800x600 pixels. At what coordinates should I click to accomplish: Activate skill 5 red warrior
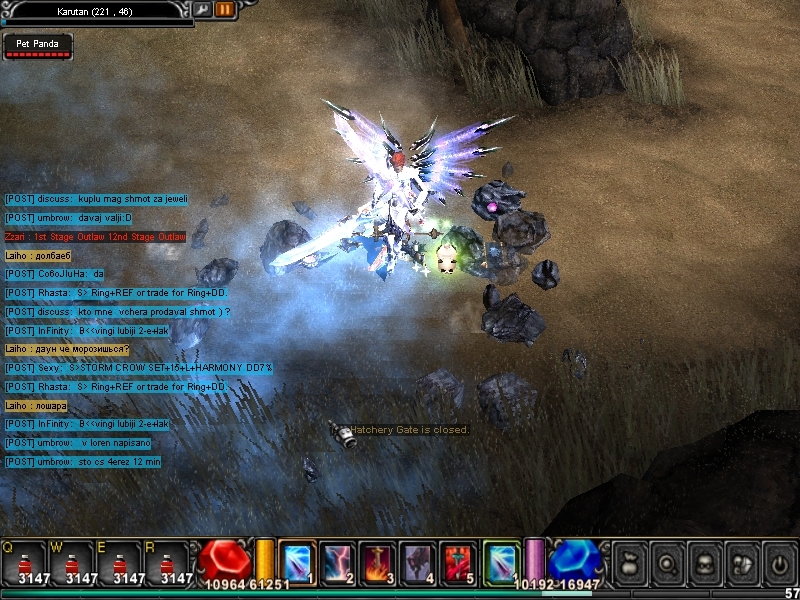click(457, 561)
